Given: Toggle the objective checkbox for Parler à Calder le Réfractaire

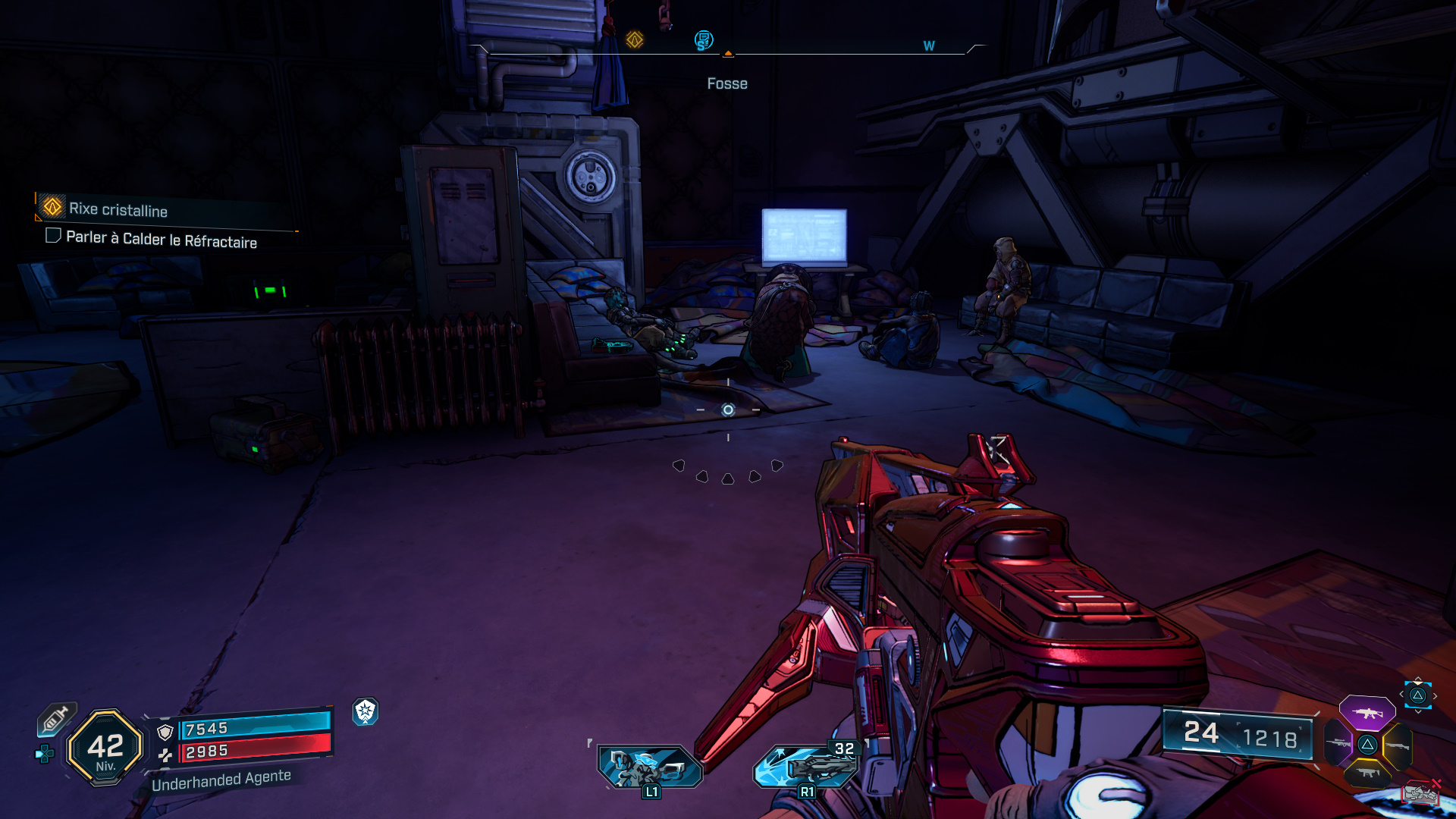Looking at the screenshot, I should click(x=52, y=238).
